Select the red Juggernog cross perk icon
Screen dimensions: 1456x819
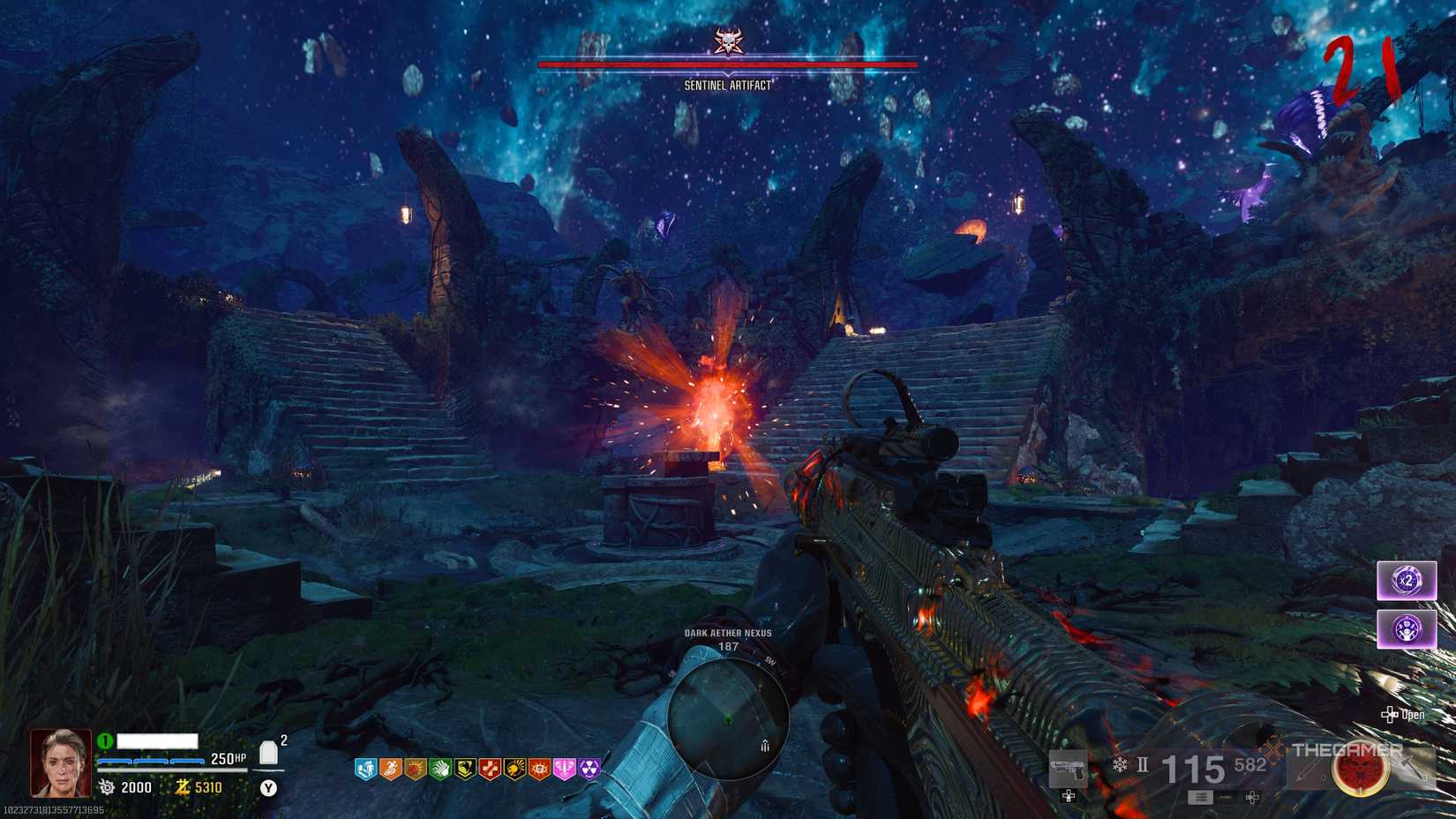[x=489, y=770]
